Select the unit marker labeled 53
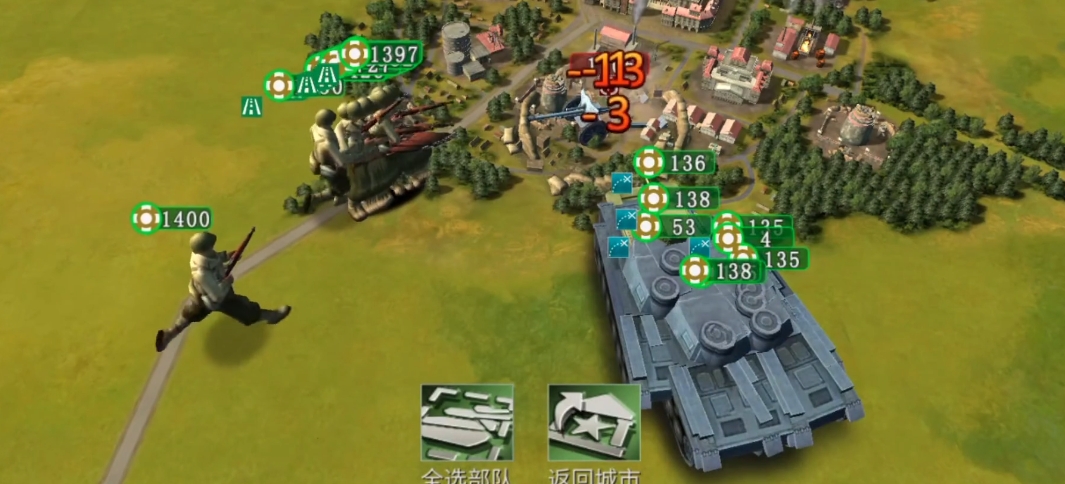1065x484 pixels. (671, 227)
